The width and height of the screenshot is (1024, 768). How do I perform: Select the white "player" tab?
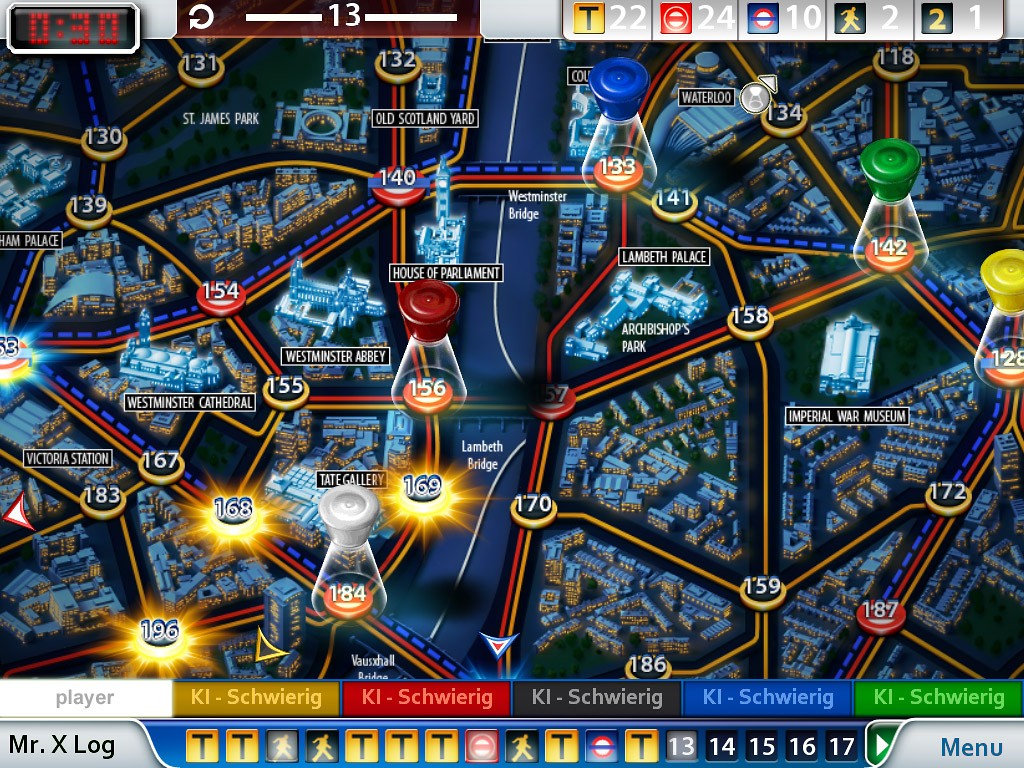[x=85, y=697]
